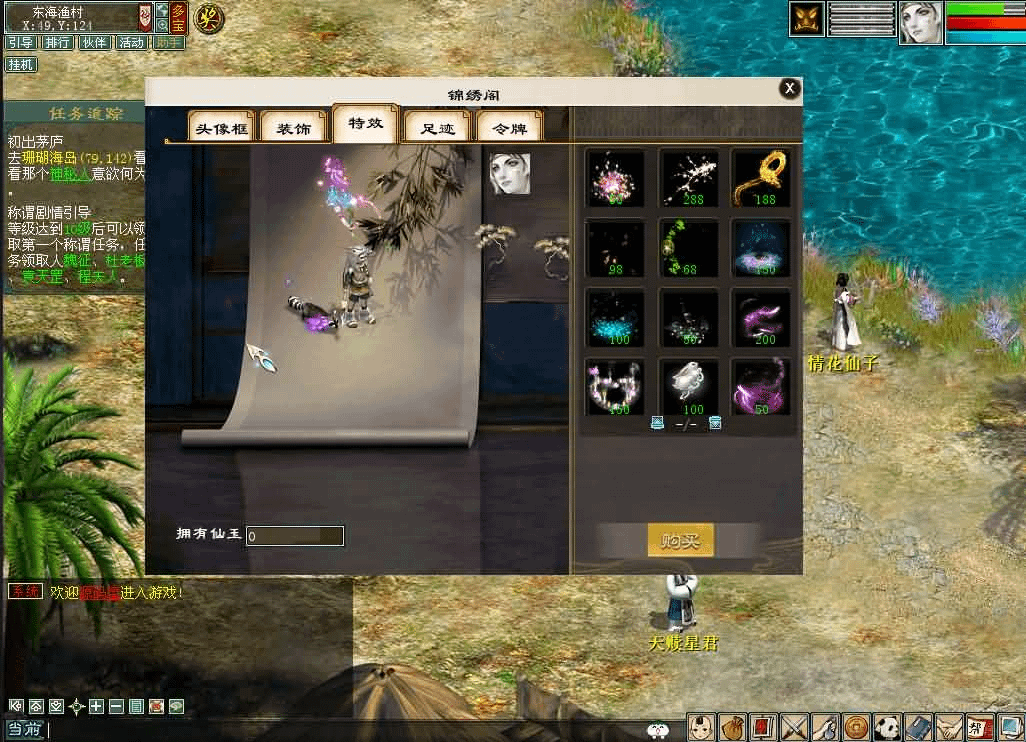1026x742 pixels.
Task: Show the 令牌 tab
Action: click(509, 128)
